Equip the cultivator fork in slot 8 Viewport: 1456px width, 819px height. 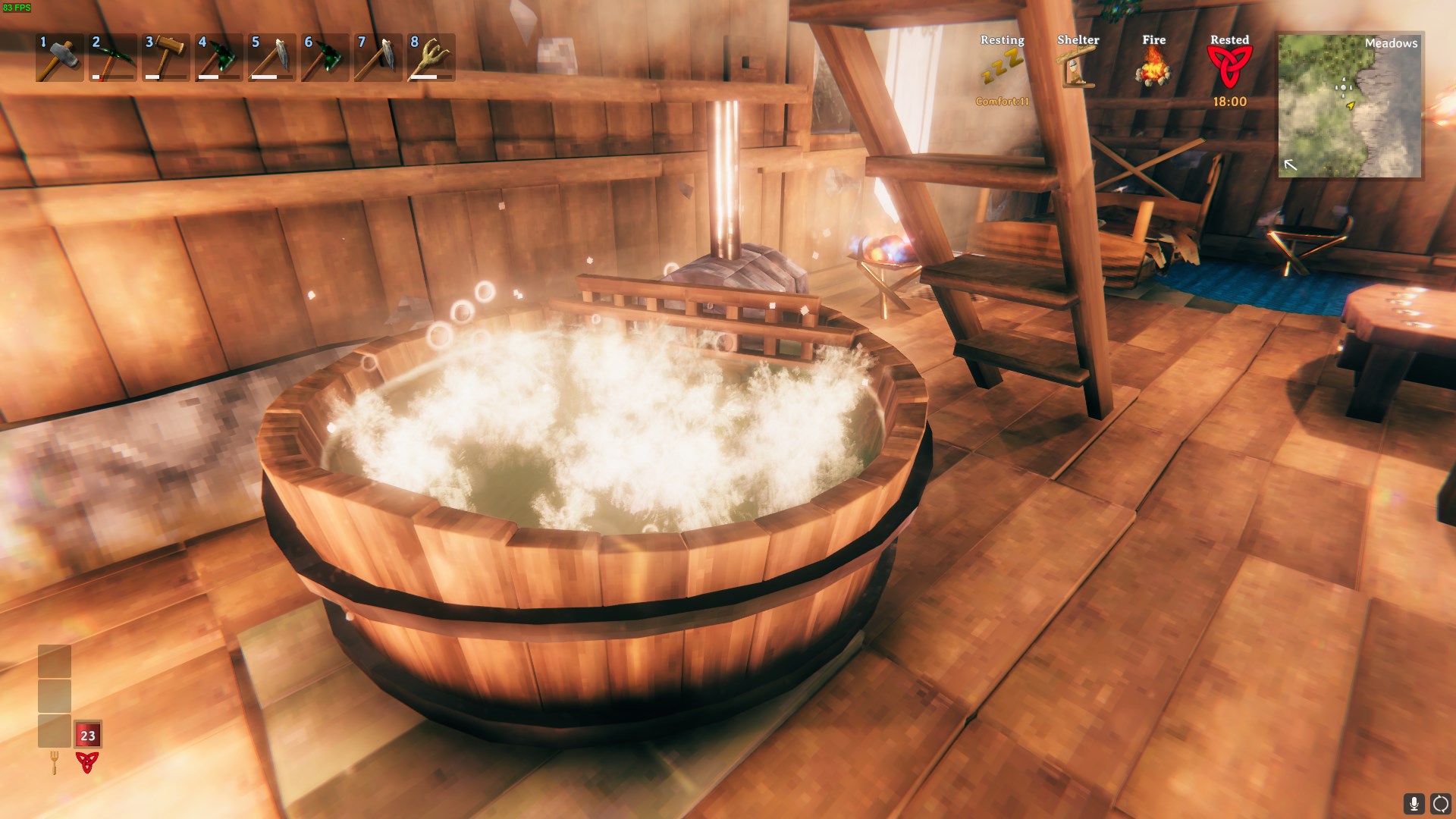(x=431, y=58)
